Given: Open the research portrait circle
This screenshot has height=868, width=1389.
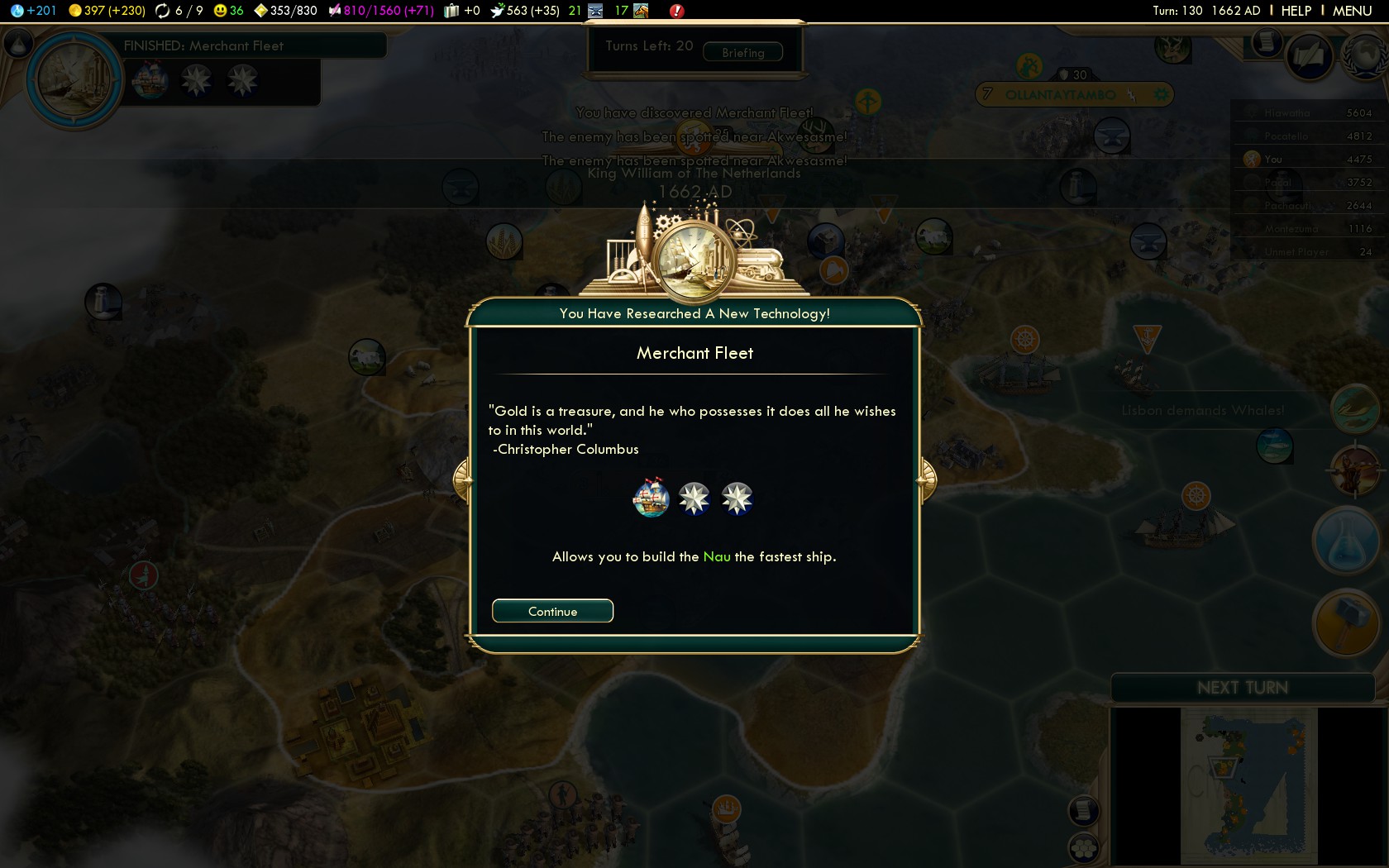Looking at the screenshot, I should pos(74,80).
